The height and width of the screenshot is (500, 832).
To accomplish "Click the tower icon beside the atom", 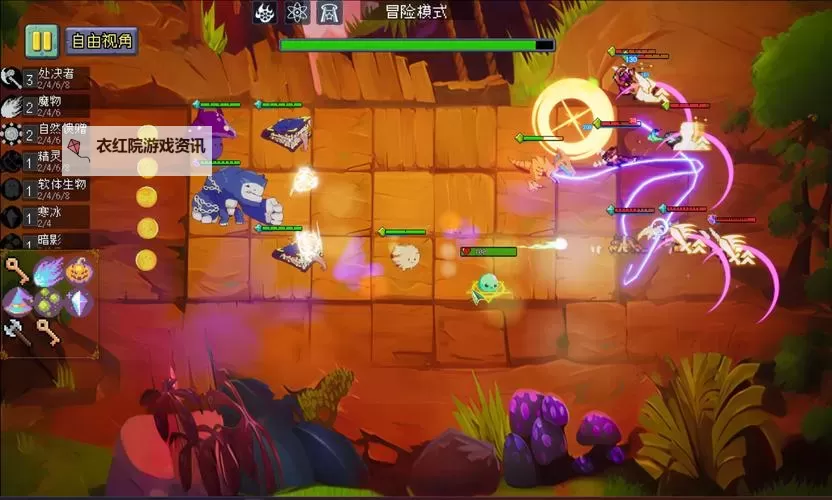I will point(328,13).
